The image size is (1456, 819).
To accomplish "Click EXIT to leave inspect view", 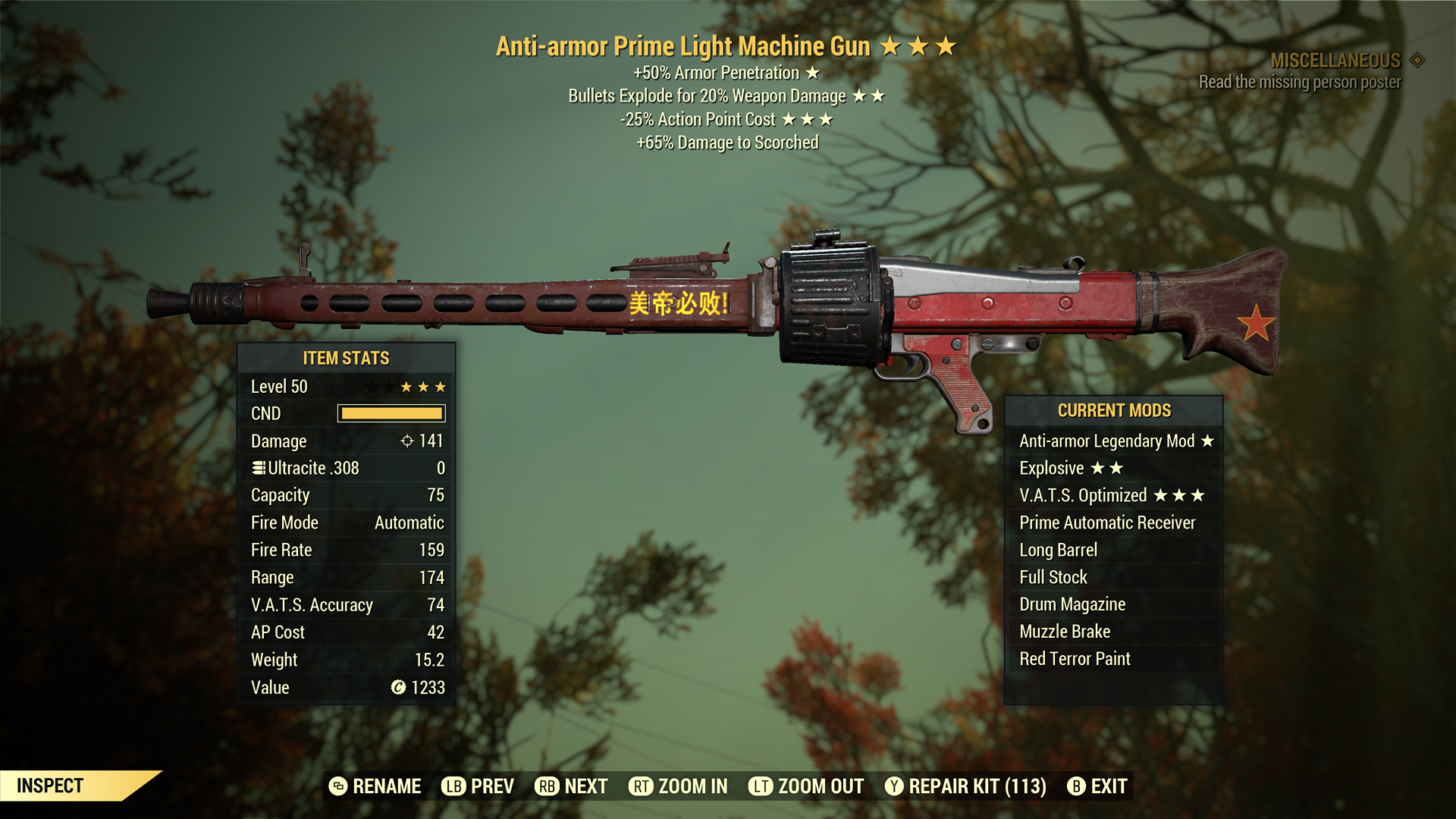I will pos(1097,786).
